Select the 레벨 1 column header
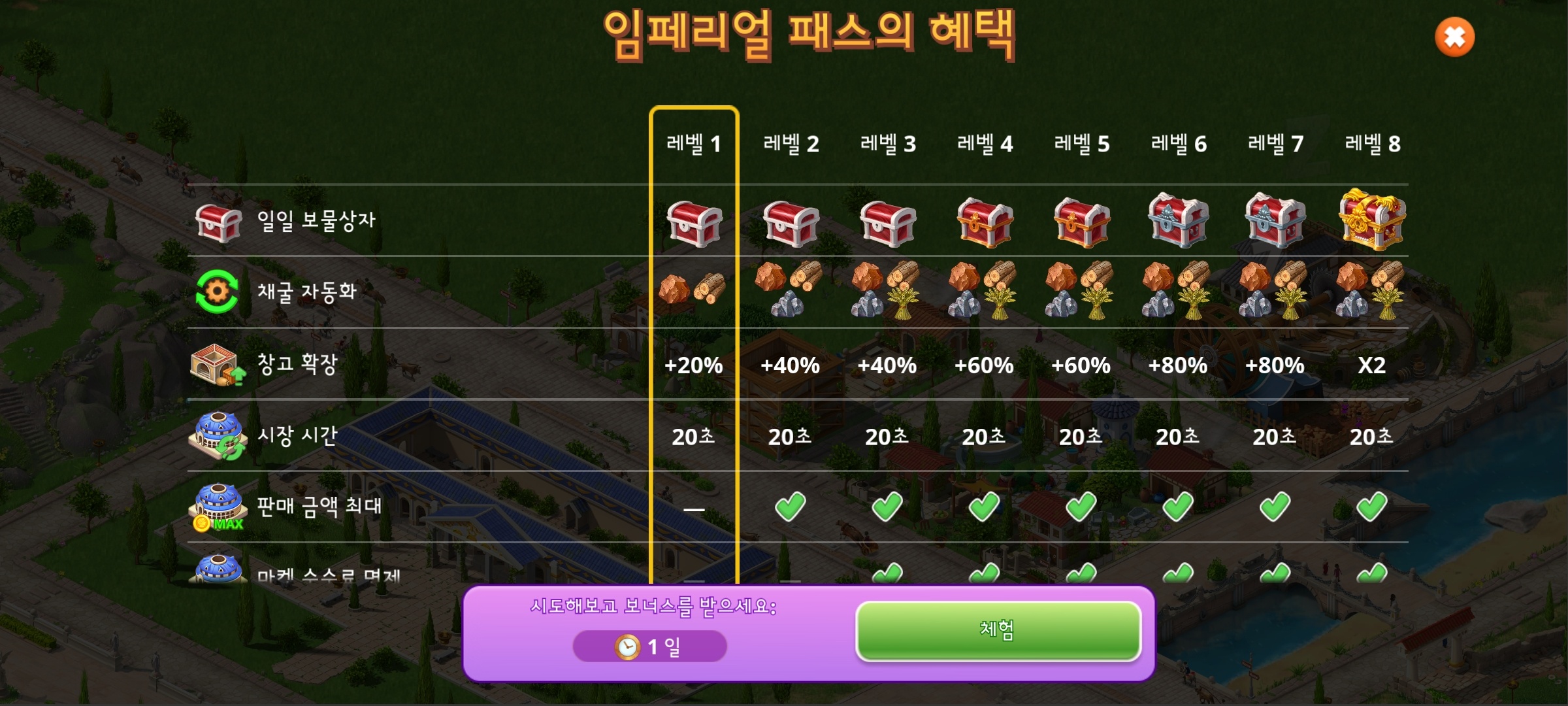This screenshot has height=706, width=1568. click(x=694, y=145)
